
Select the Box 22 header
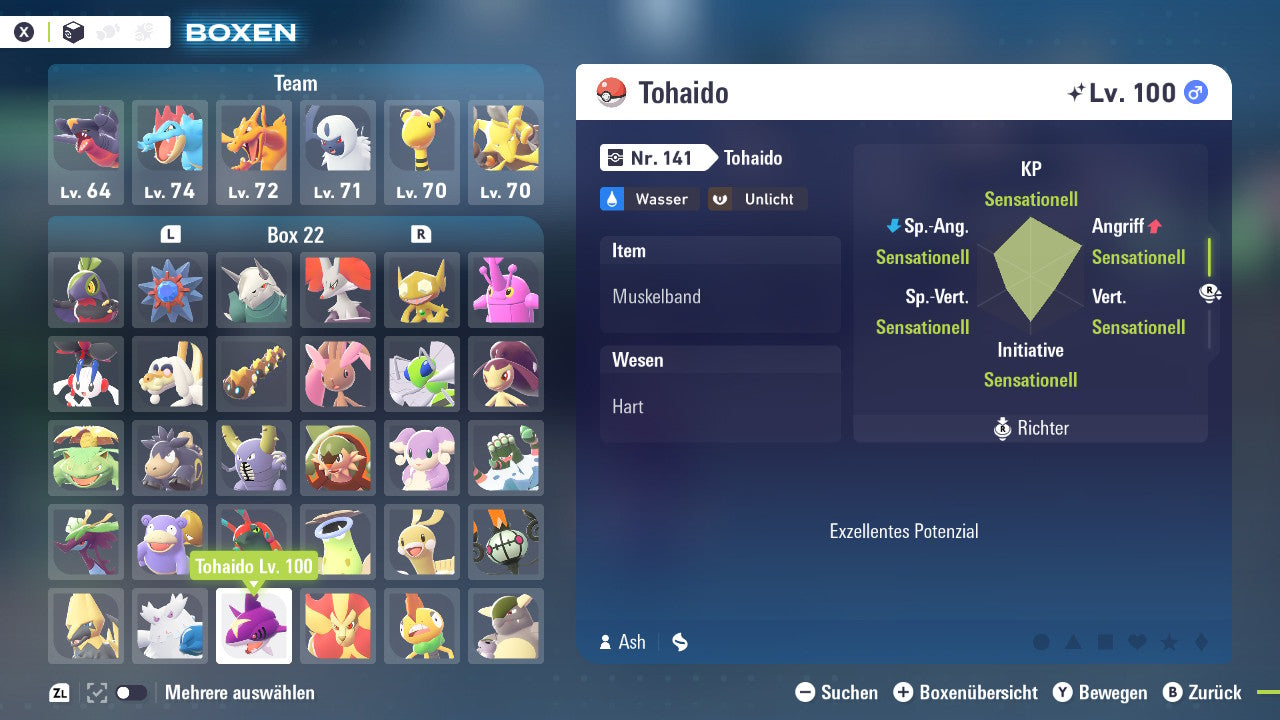point(296,234)
